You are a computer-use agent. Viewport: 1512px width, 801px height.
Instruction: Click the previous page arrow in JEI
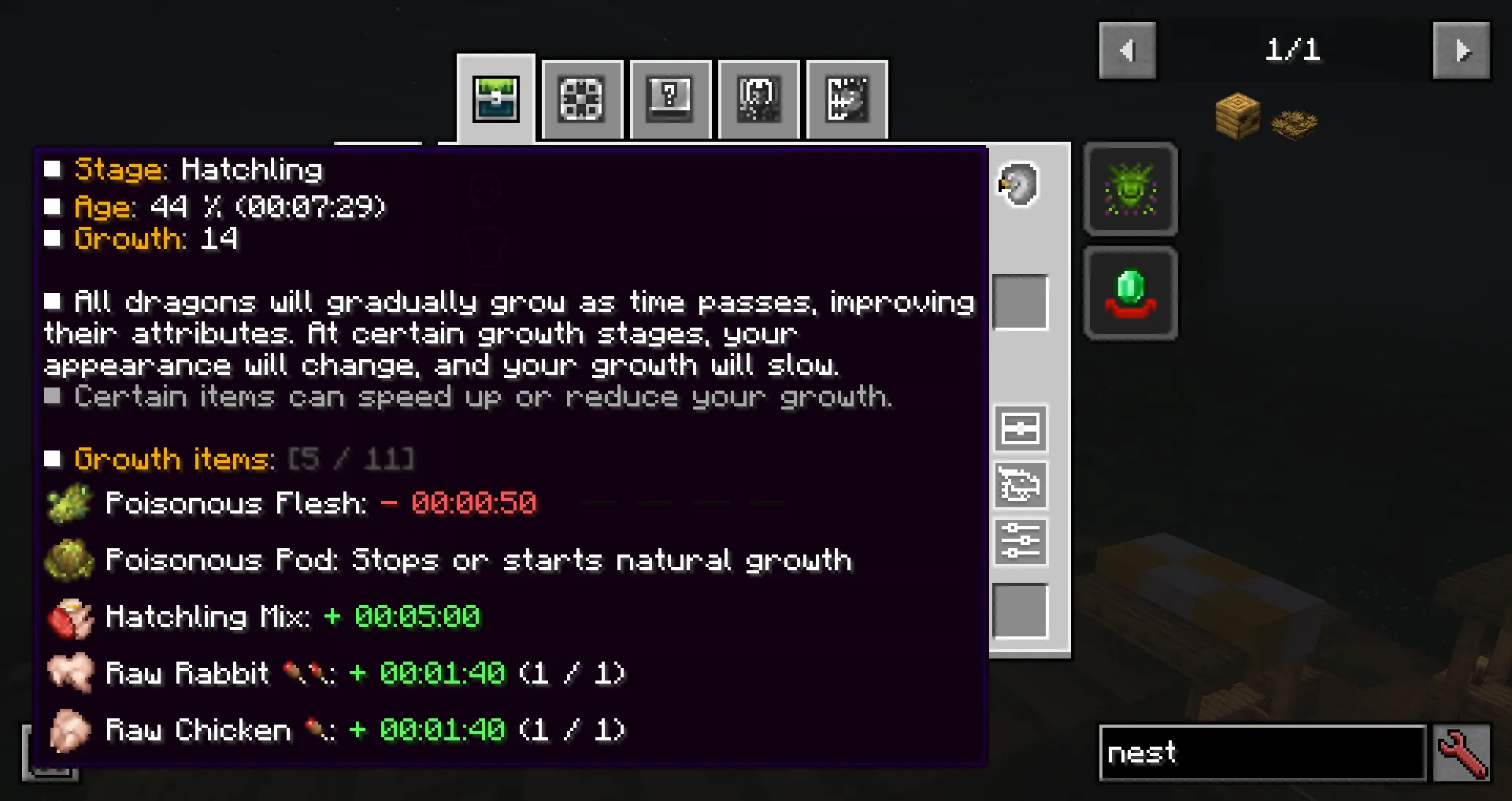(x=1127, y=50)
